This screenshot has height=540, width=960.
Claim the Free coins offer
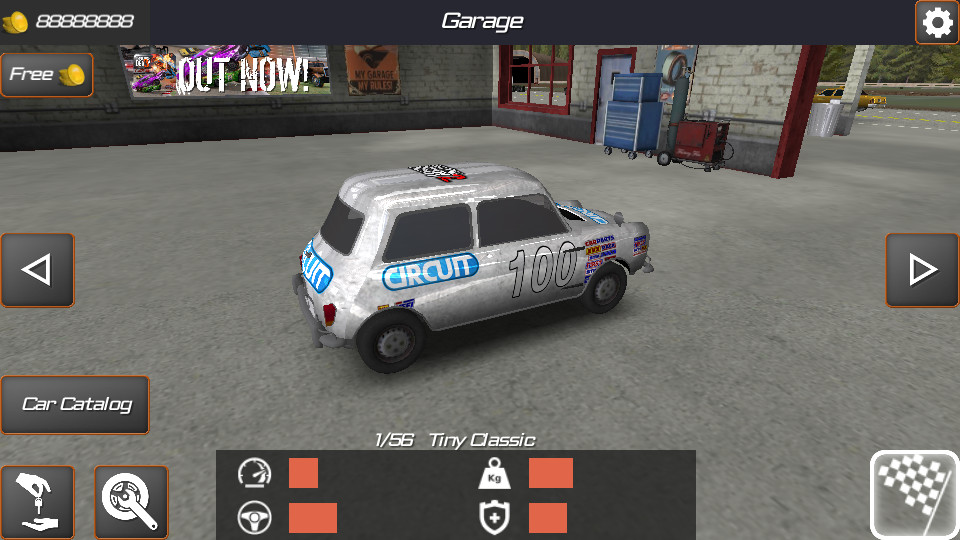click(x=46, y=75)
